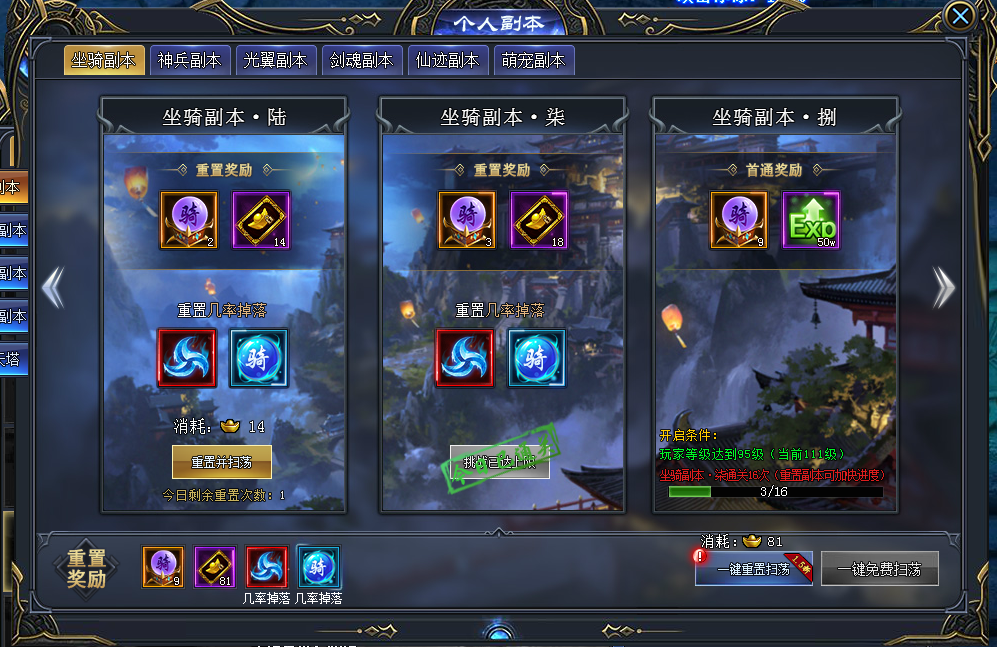
Task: Show the next dungeons with right arrow
Action: coord(943,287)
